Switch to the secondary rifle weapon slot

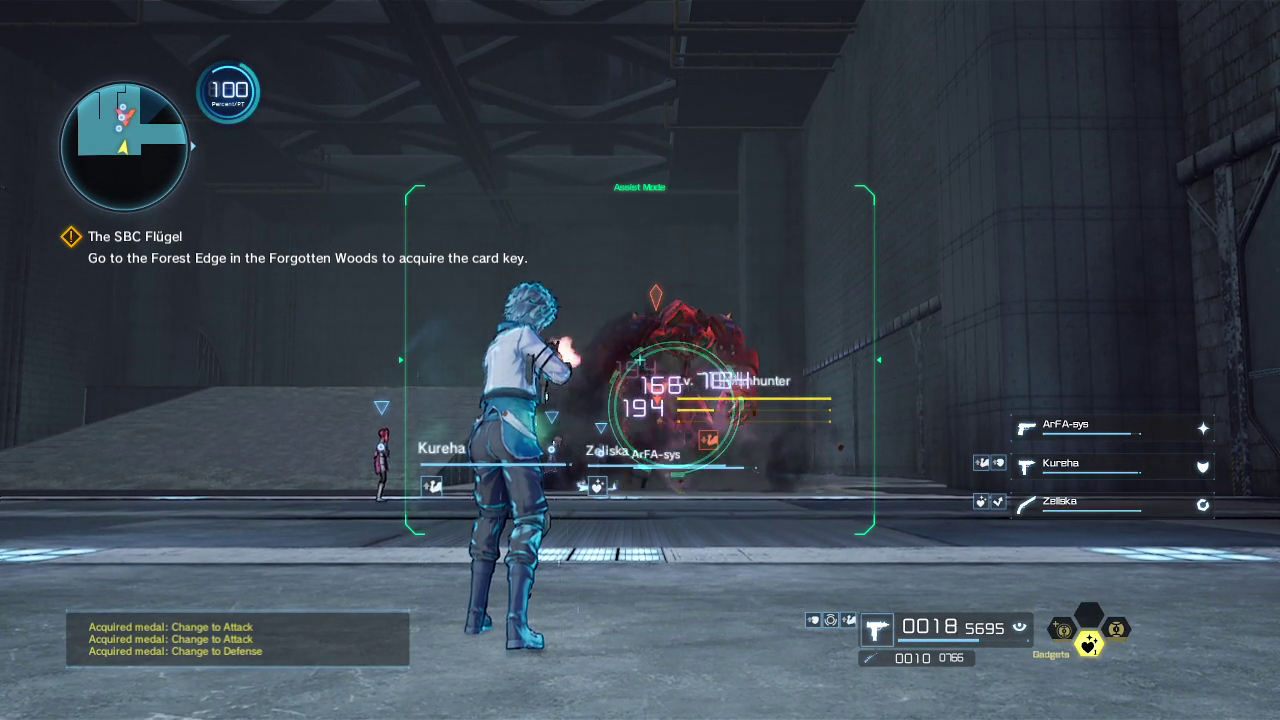[x=915, y=658]
